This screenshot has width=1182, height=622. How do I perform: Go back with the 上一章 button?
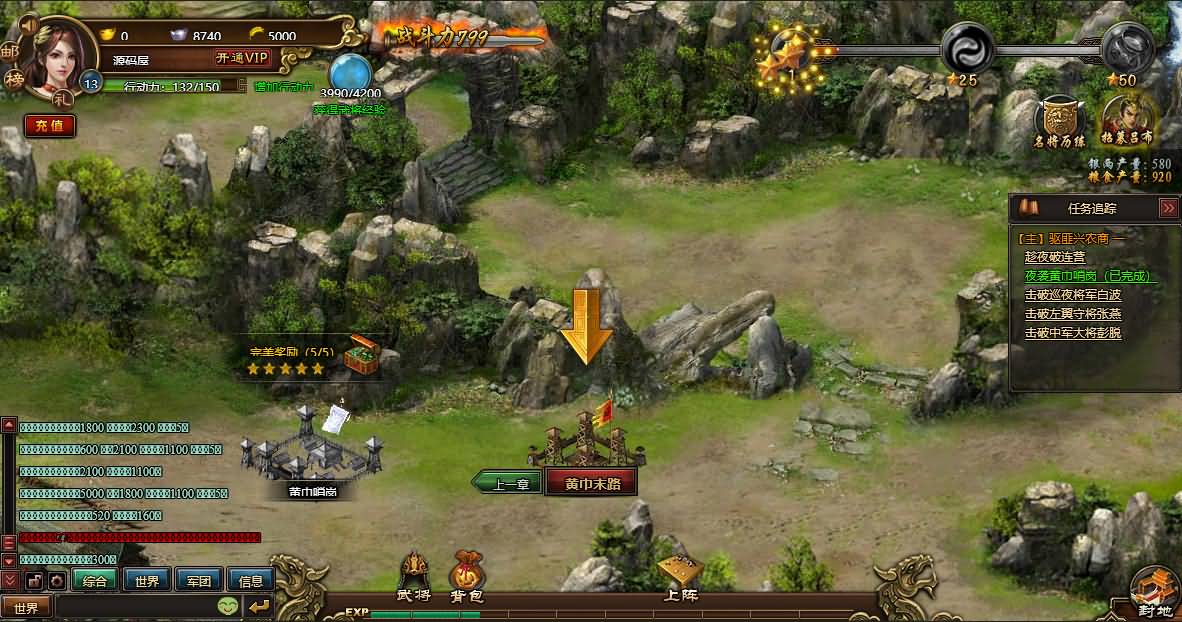pos(510,483)
